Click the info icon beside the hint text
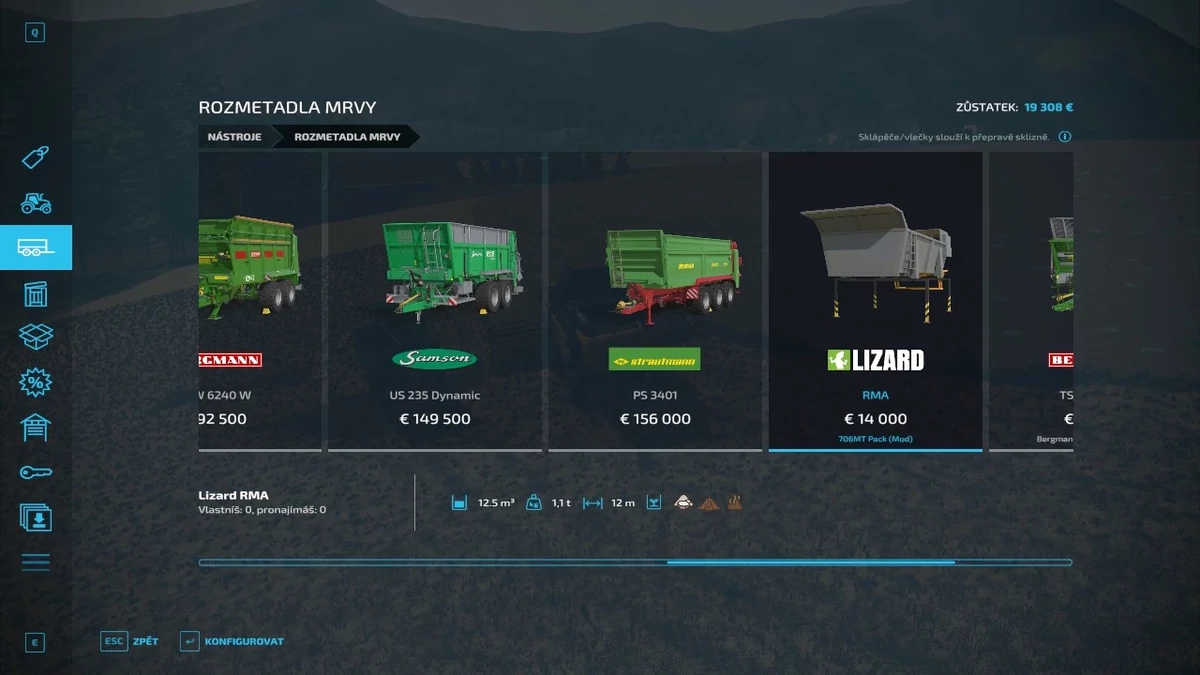The height and width of the screenshot is (675, 1200). (1065, 137)
